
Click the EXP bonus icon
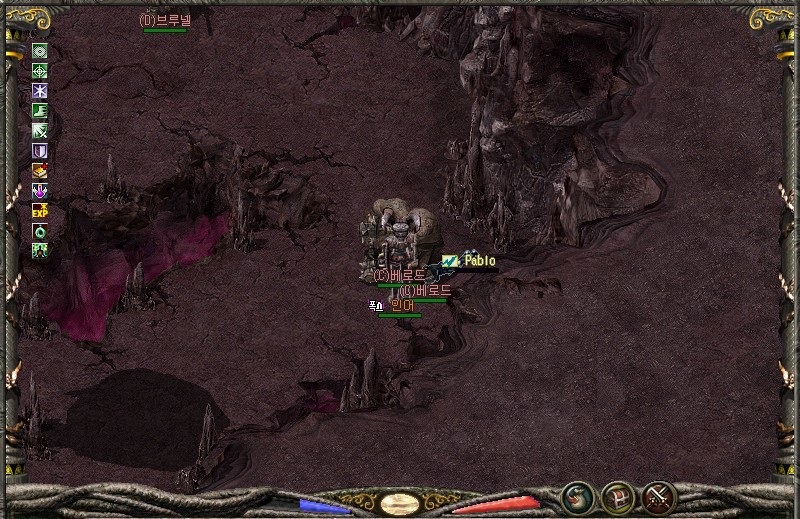tap(40, 211)
